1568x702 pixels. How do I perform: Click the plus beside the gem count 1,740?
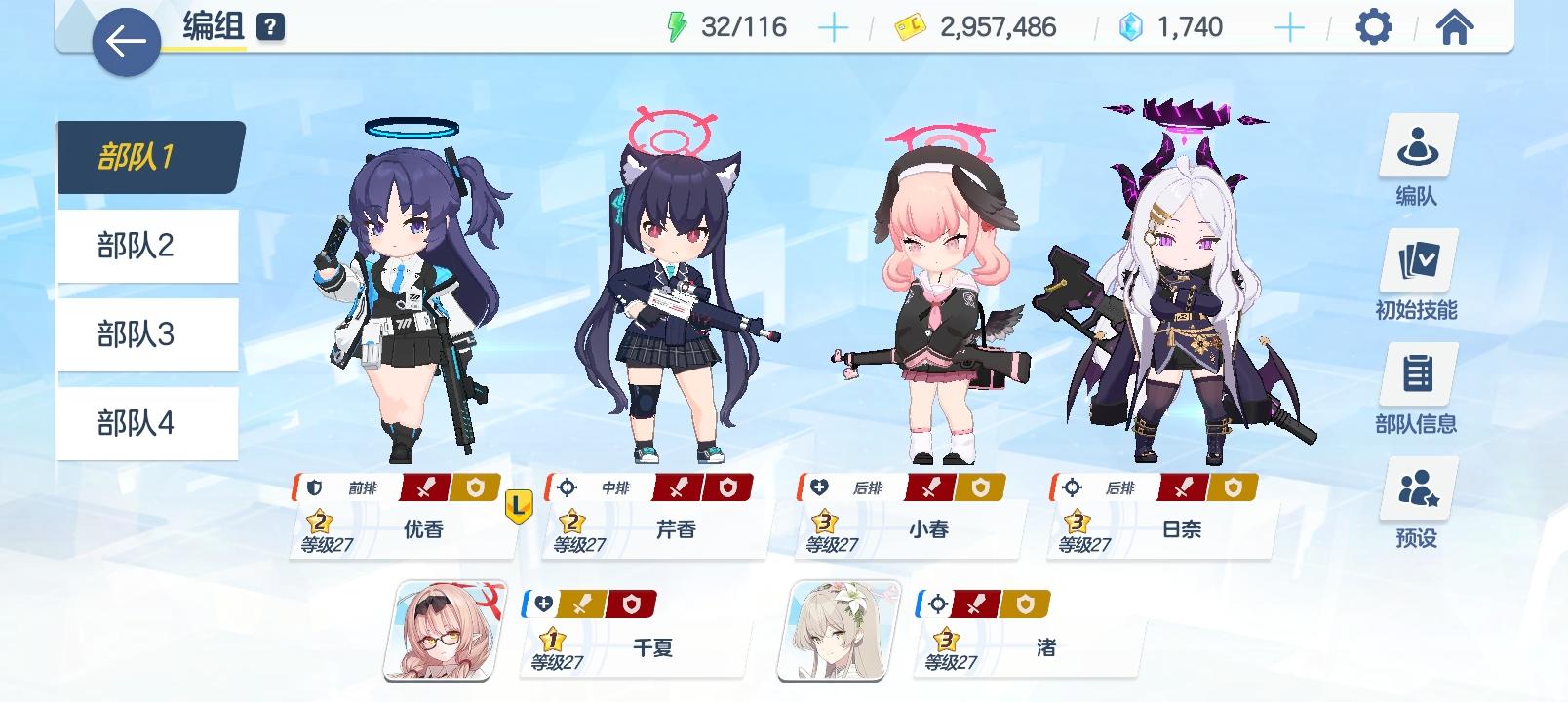(1289, 26)
